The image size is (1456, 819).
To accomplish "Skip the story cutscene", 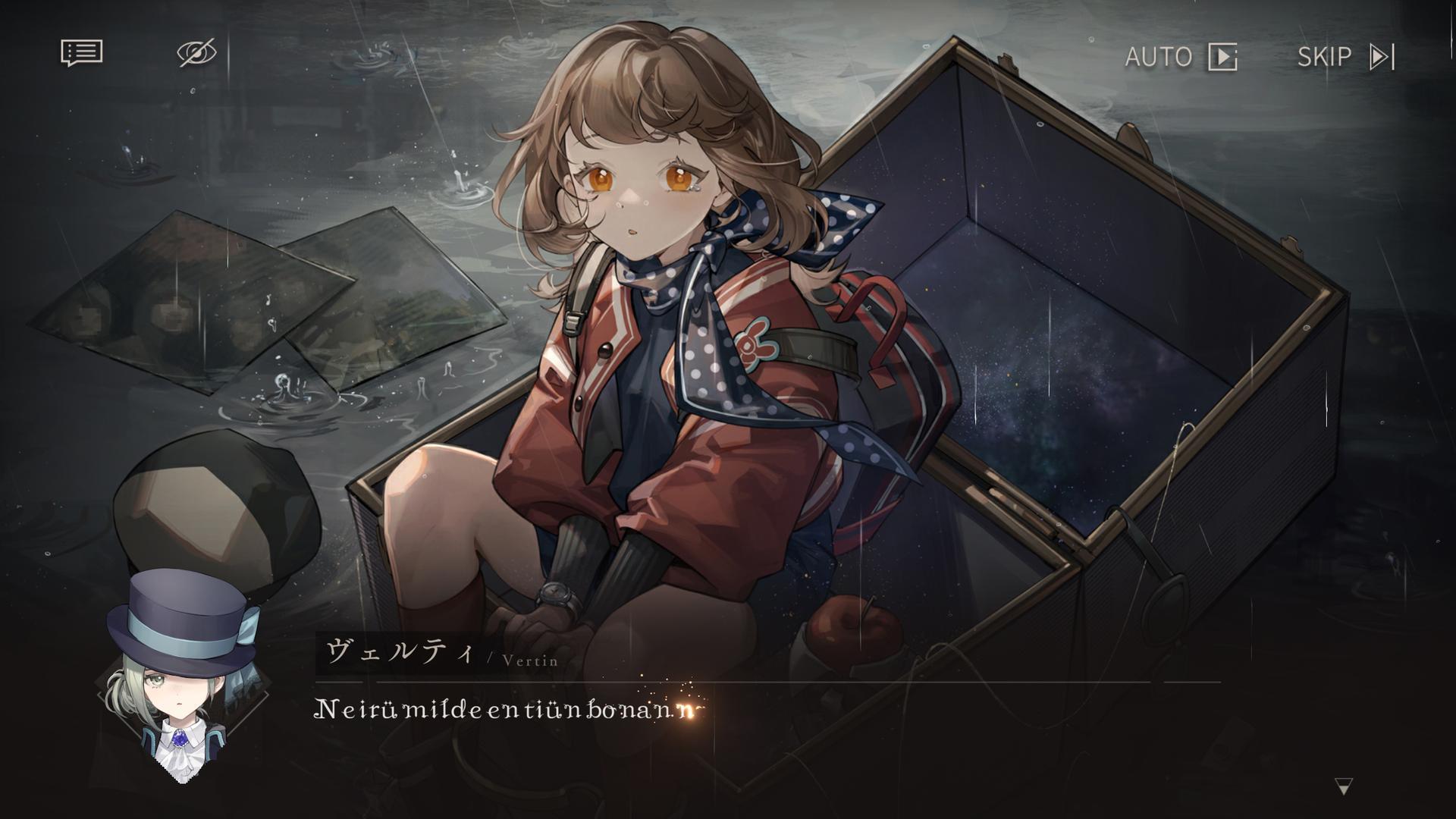I will pos(1345,57).
